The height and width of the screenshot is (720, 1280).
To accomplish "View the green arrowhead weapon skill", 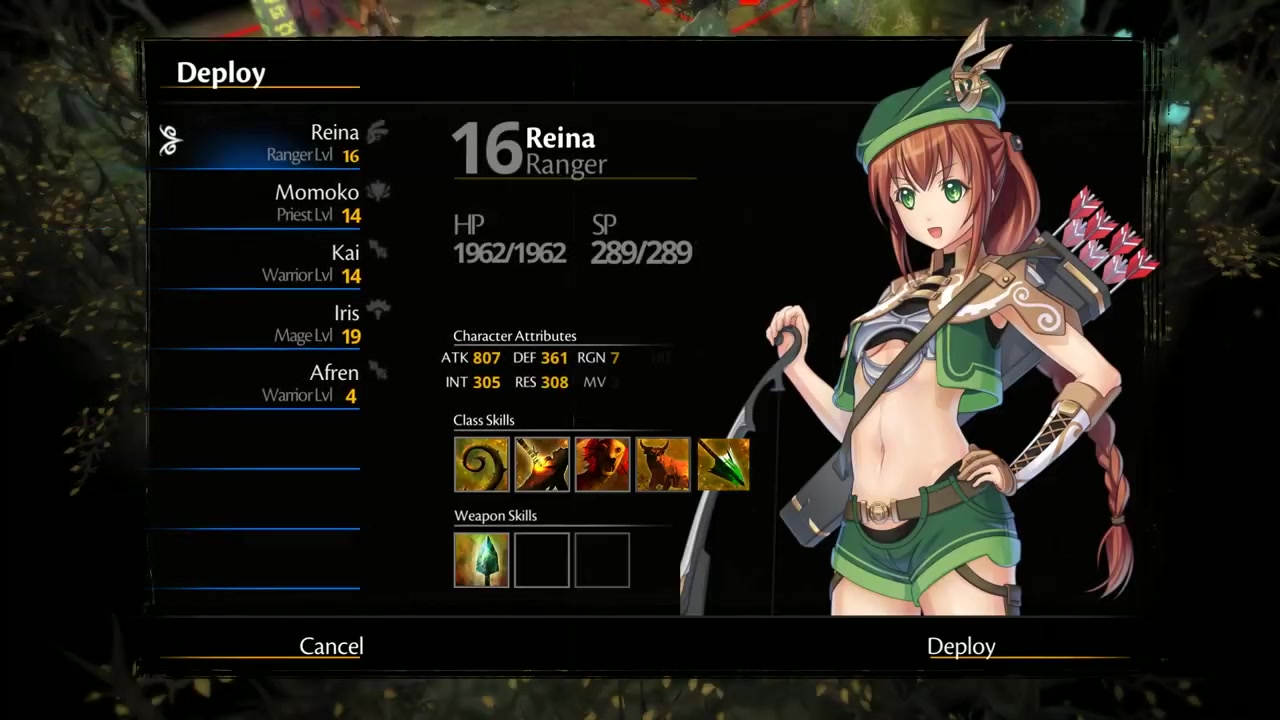I will 482,560.
